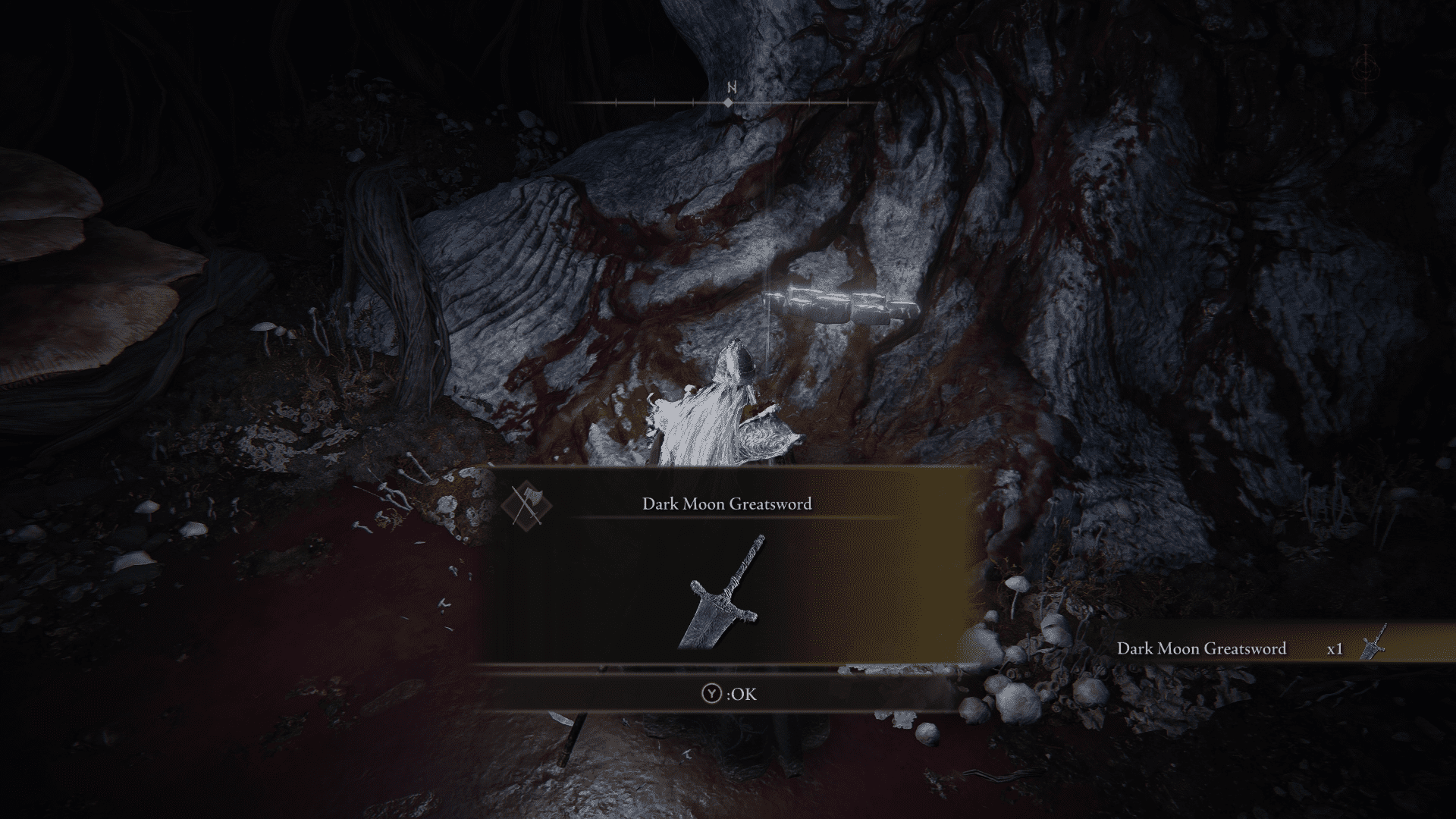
Task: Click the Dark Moon Greatsword notification entry bottom-right
Action: point(1202,648)
